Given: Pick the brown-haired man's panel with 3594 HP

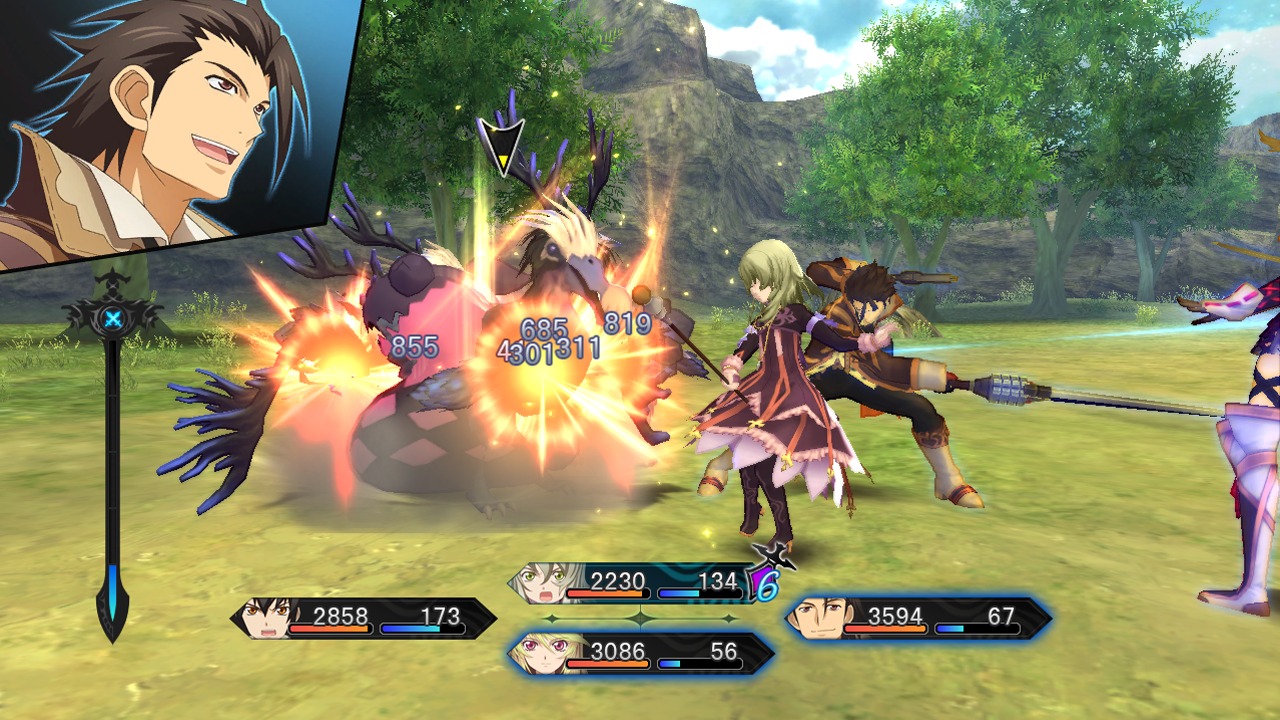Looking at the screenshot, I should [x=918, y=618].
